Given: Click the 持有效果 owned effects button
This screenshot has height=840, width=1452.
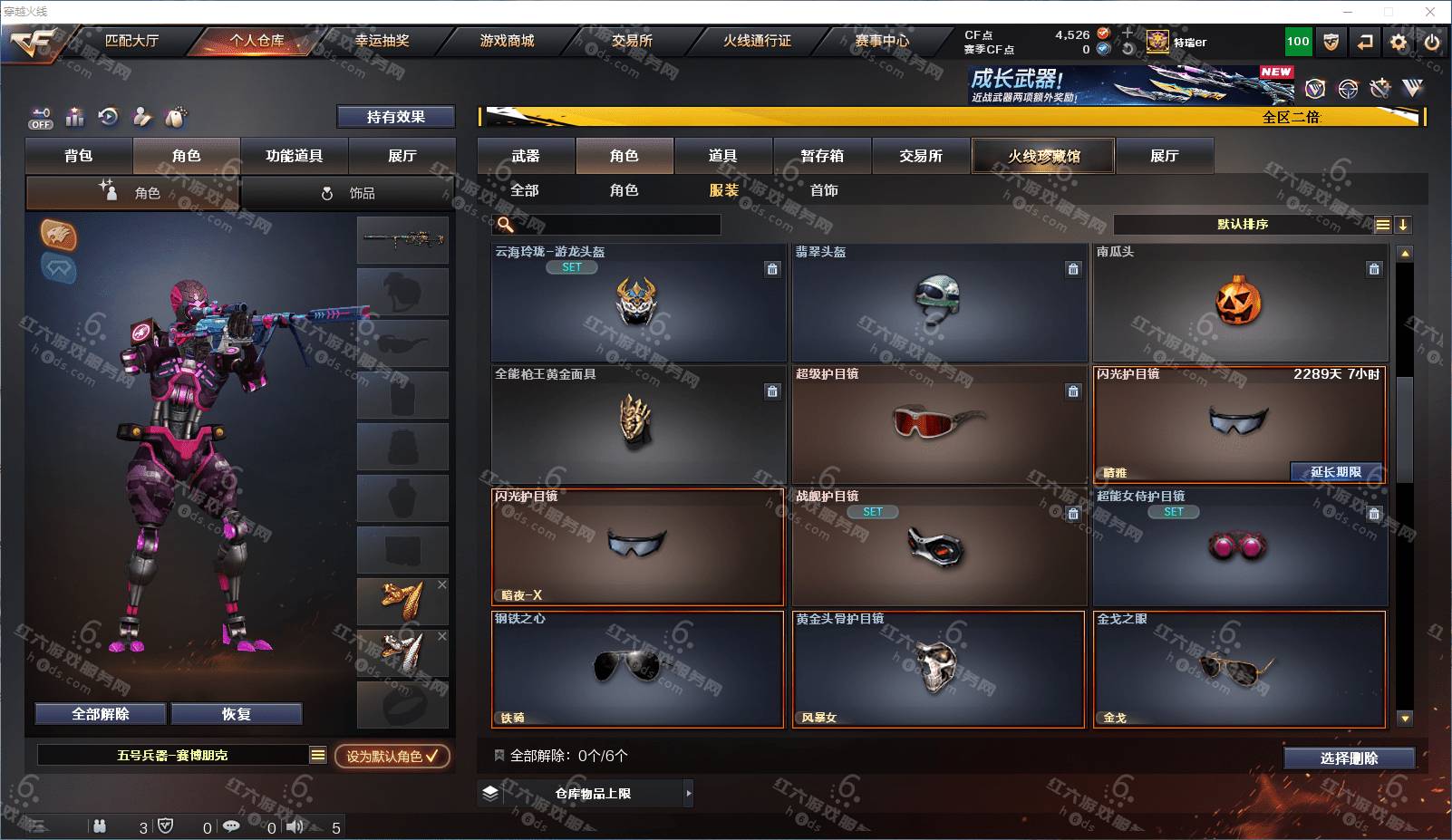Looking at the screenshot, I should point(395,117).
